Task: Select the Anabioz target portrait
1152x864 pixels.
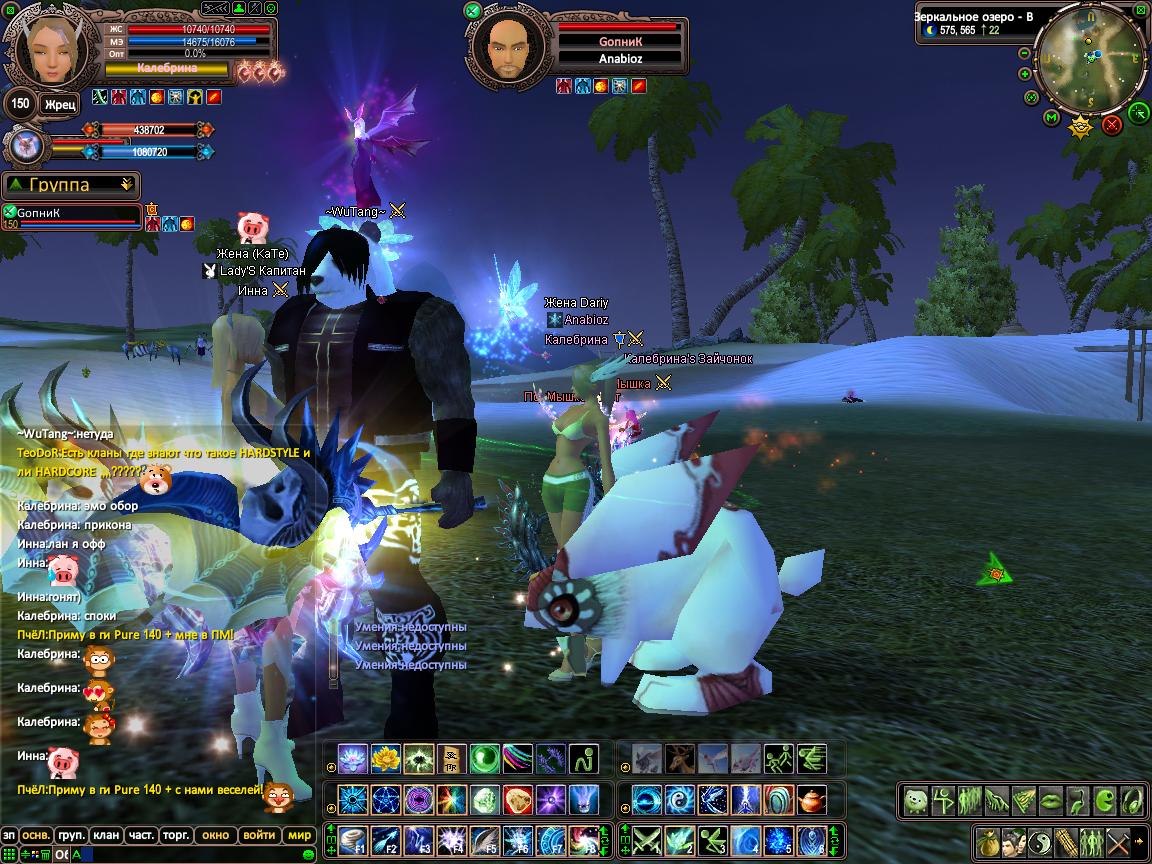Action: (x=508, y=48)
